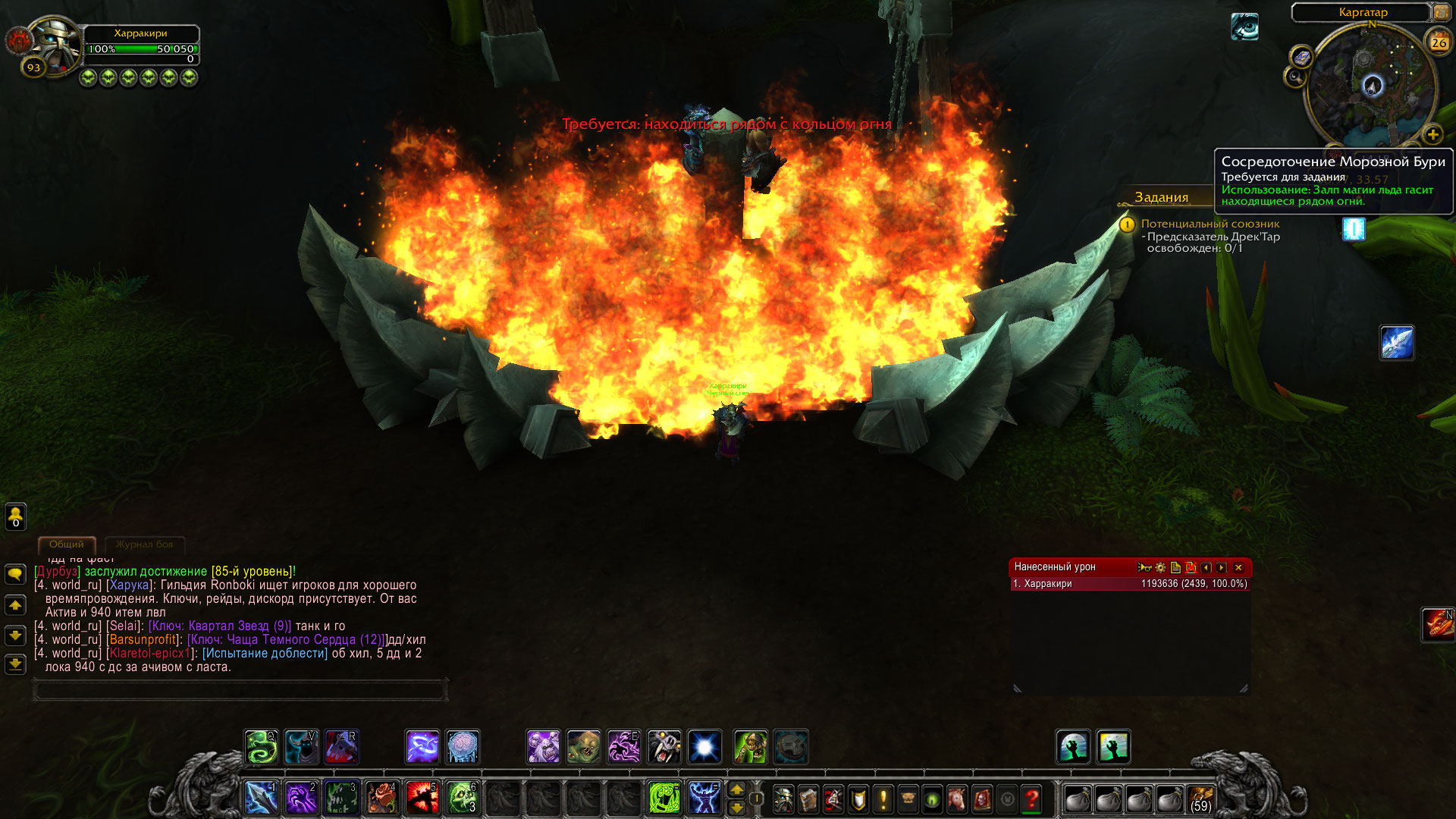1456x819 pixels.
Task: Click the Харракири player portrait
Action: point(55,44)
